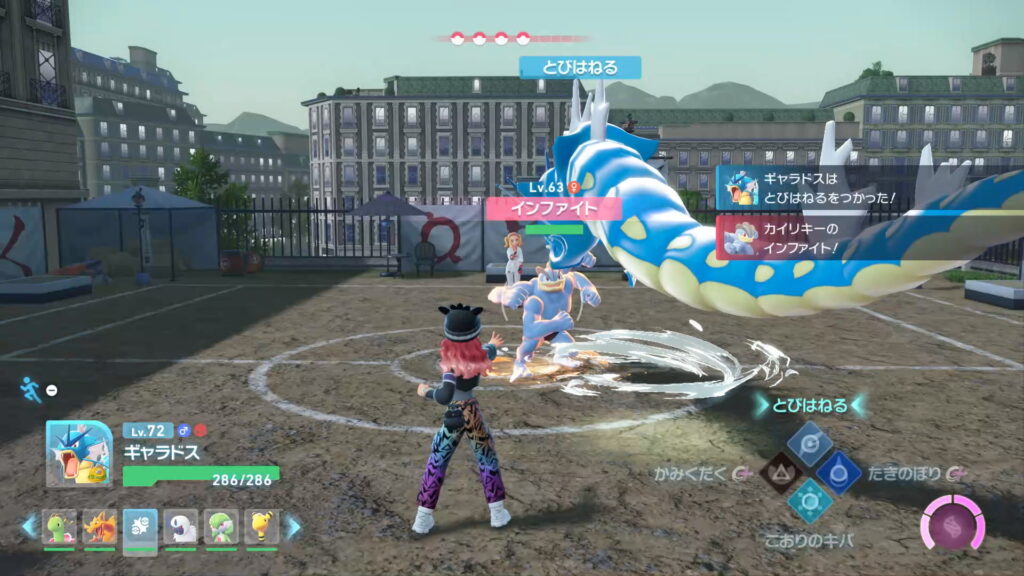The image size is (1024, 576).
Task: Toggle the blue running figure icon
Action: coord(31,389)
